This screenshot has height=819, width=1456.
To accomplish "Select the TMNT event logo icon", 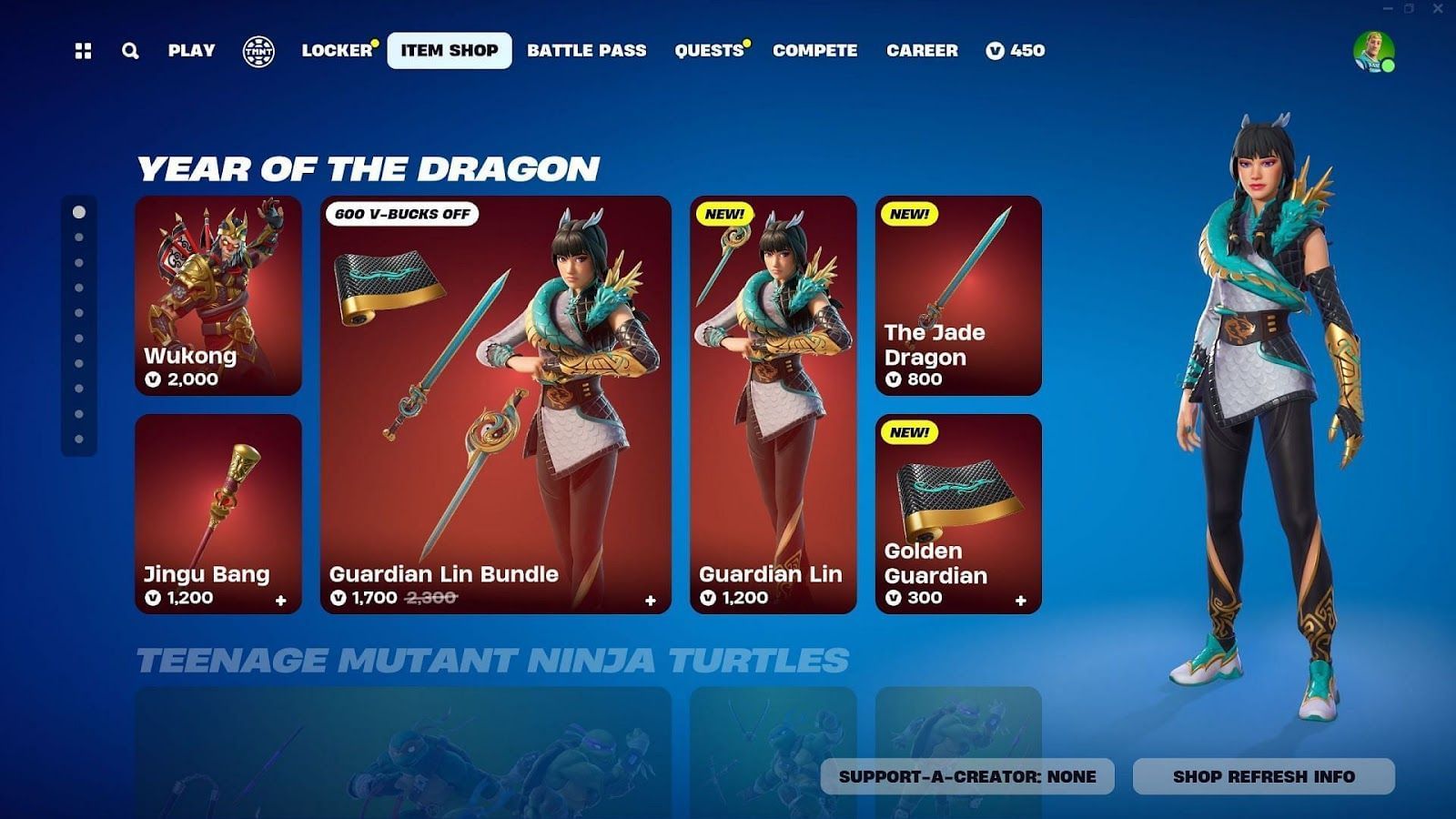I will (x=260, y=50).
